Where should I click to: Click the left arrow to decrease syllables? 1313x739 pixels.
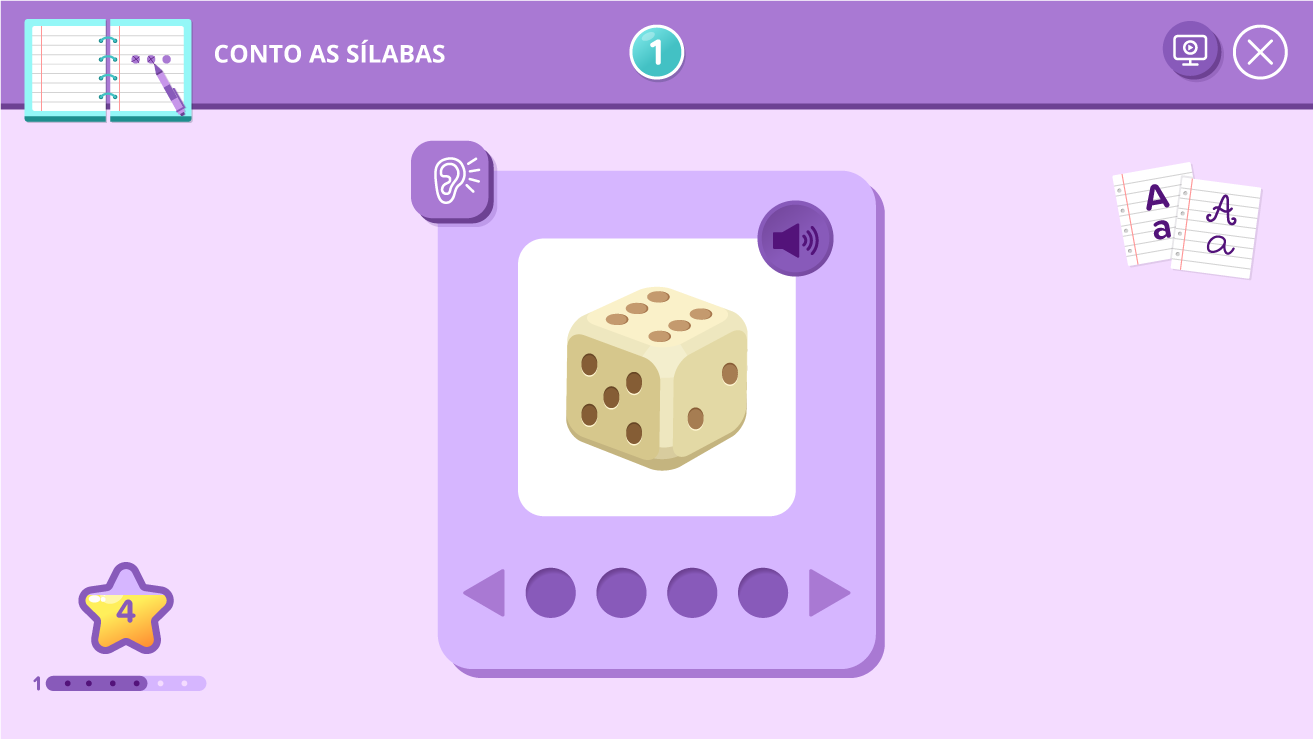pos(483,592)
